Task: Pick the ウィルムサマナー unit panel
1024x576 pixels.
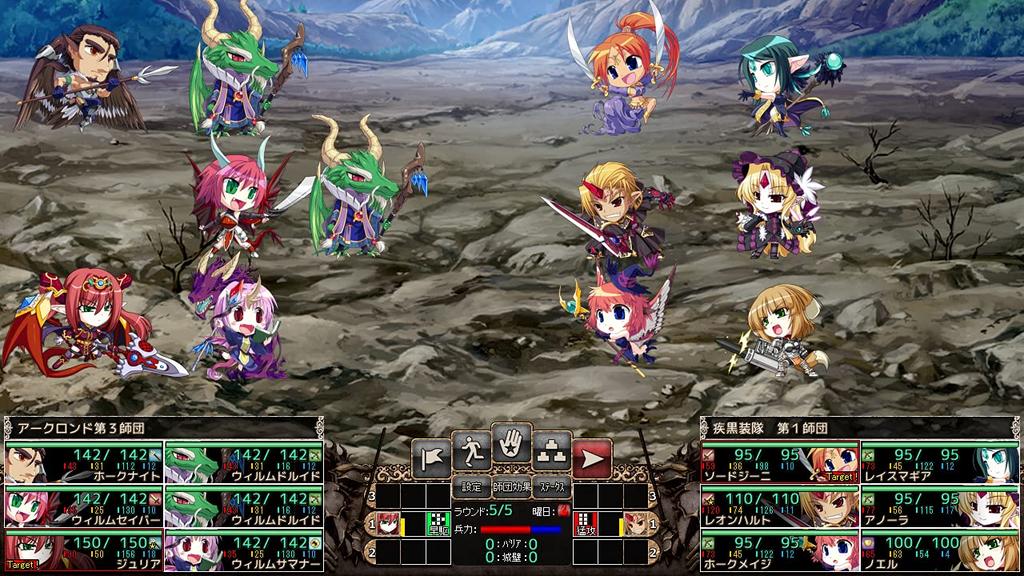Action: 244,551
